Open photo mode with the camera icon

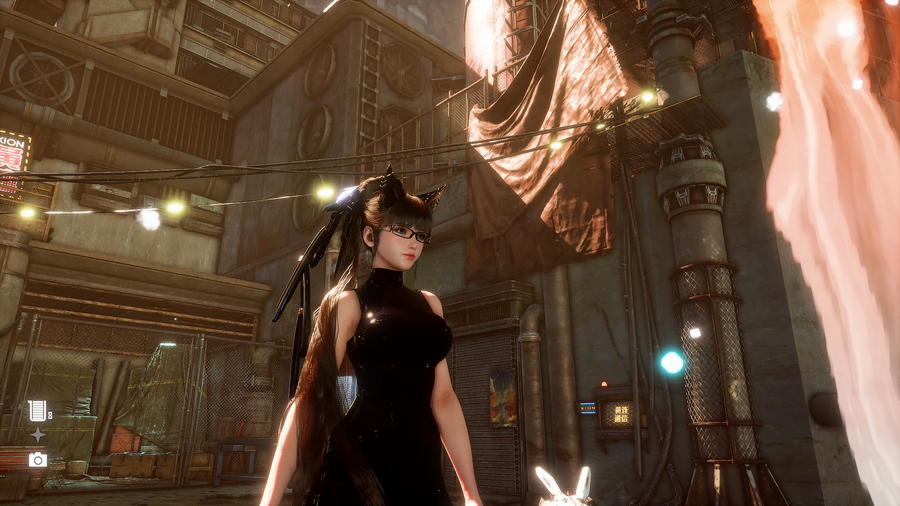[38, 459]
